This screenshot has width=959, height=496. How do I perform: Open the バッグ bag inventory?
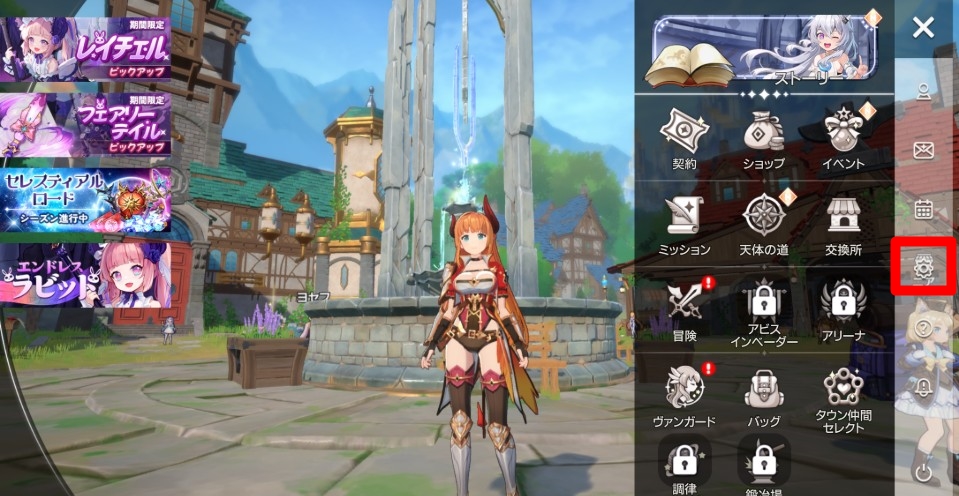[764, 393]
